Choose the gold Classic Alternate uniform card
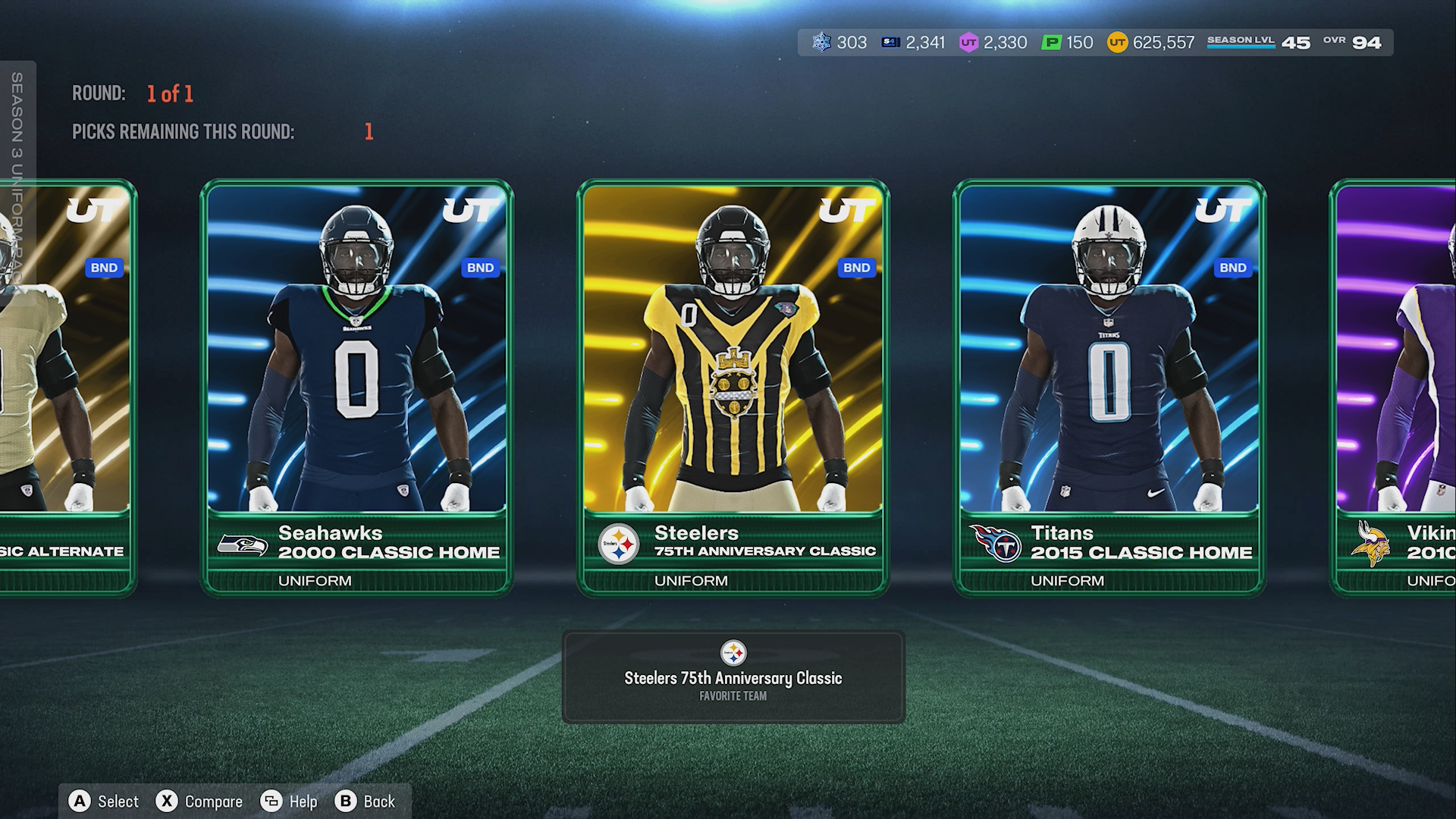This screenshot has height=819, width=1456. pos(68,387)
